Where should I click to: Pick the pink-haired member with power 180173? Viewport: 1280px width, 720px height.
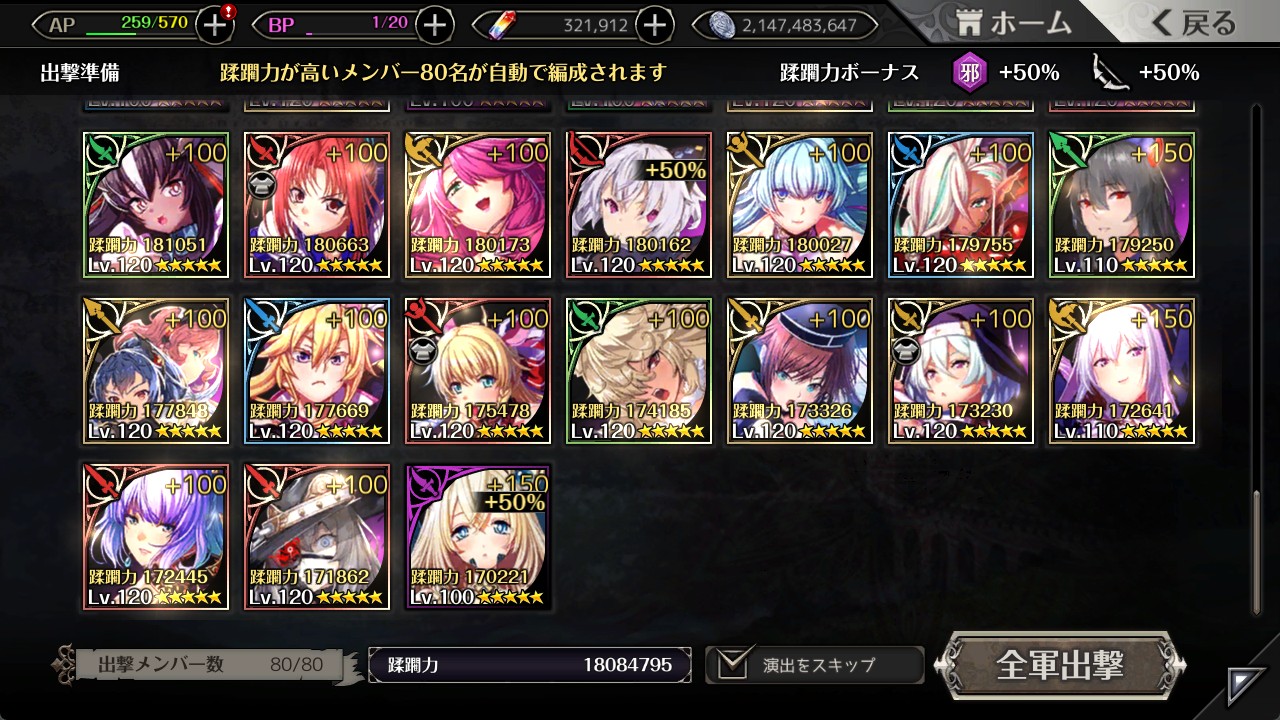tap(478, 205)
